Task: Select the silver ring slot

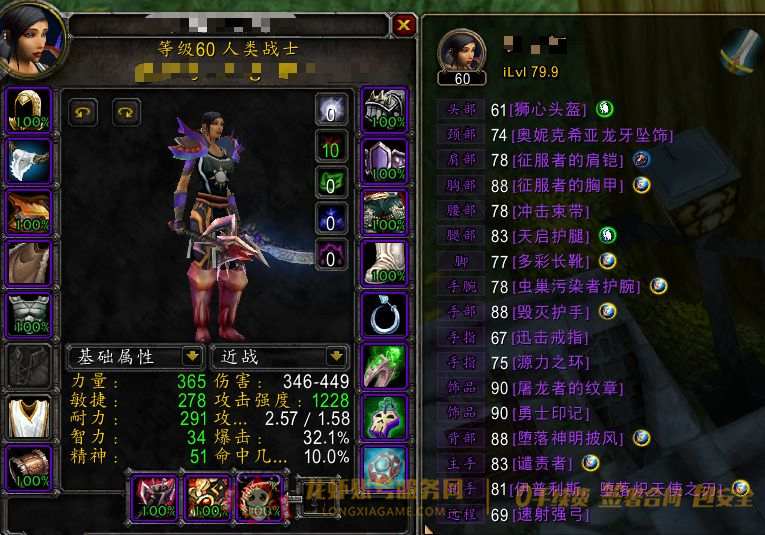Action: pos(384,314)
